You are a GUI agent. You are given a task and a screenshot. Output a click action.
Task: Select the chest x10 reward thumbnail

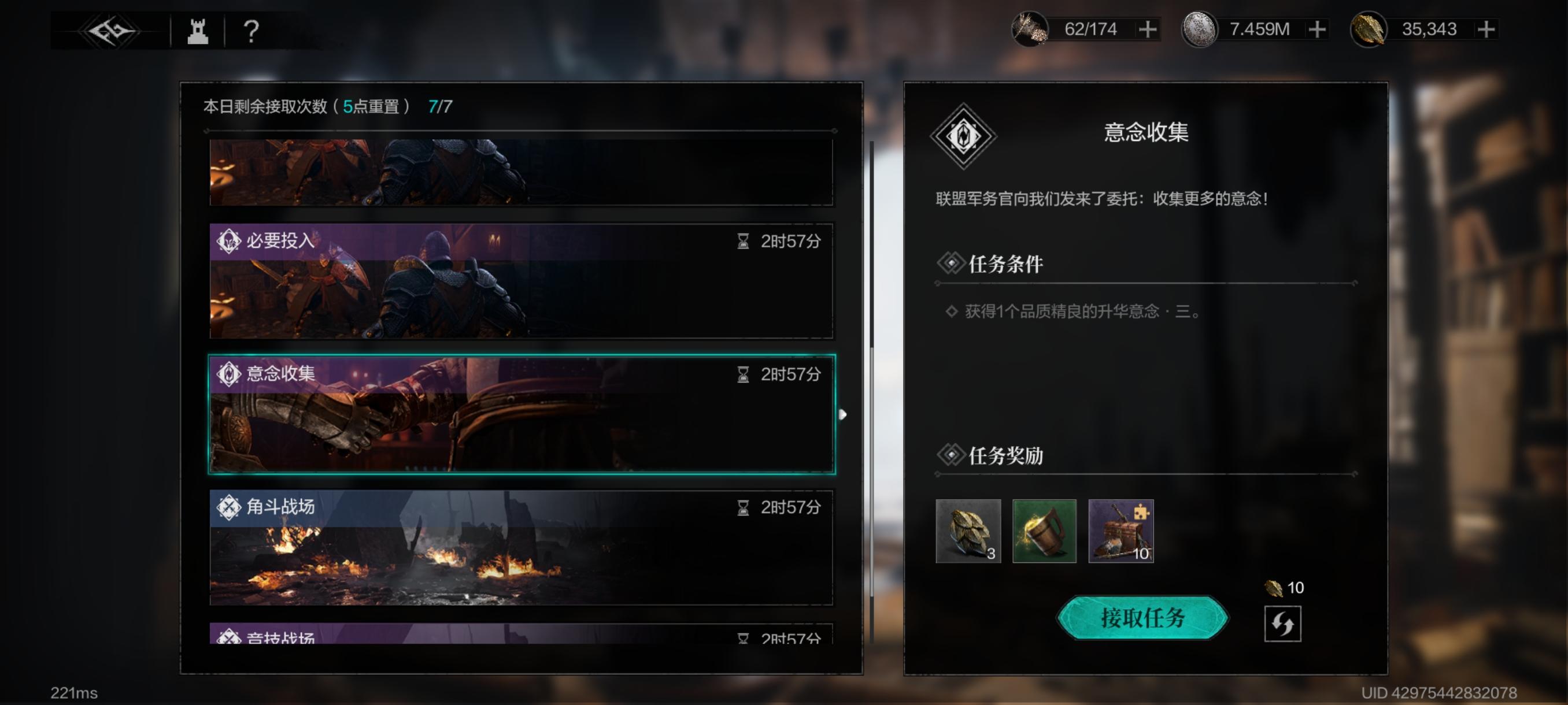coord(1120,532)
